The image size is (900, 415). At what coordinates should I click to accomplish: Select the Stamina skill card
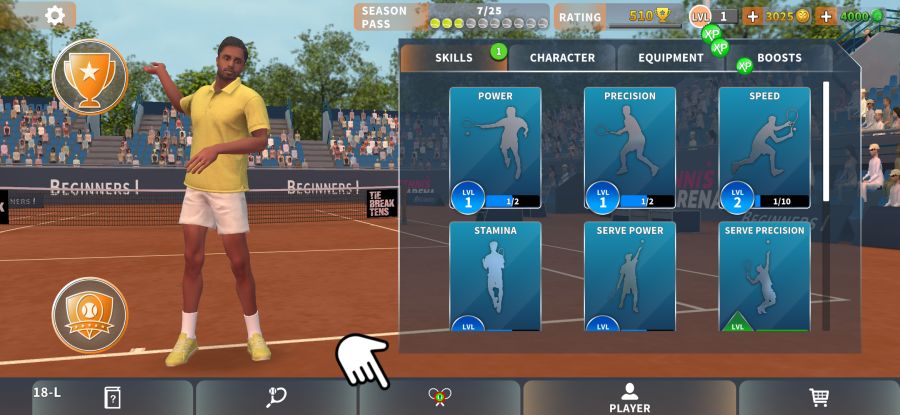point(495,277)
